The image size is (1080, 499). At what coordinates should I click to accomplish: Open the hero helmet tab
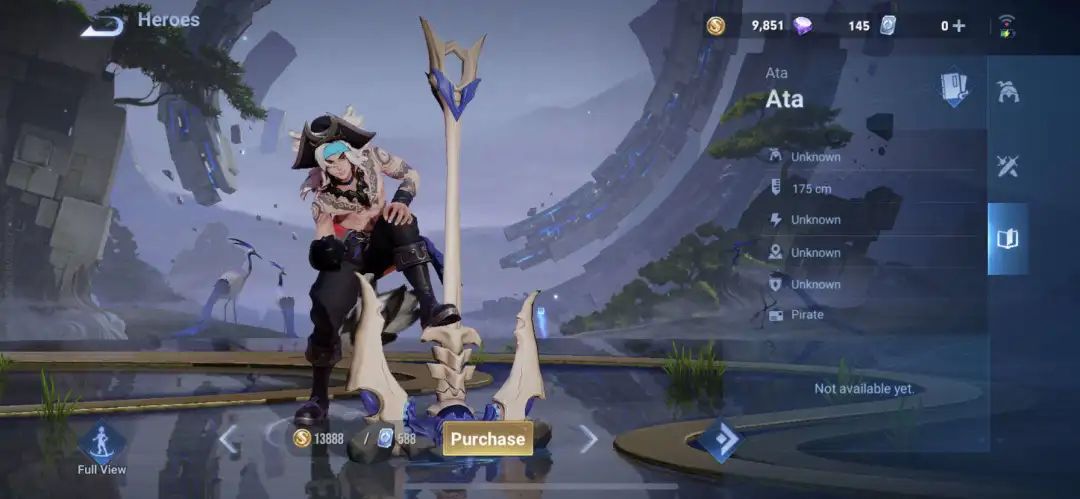(x=1007, y=92)
